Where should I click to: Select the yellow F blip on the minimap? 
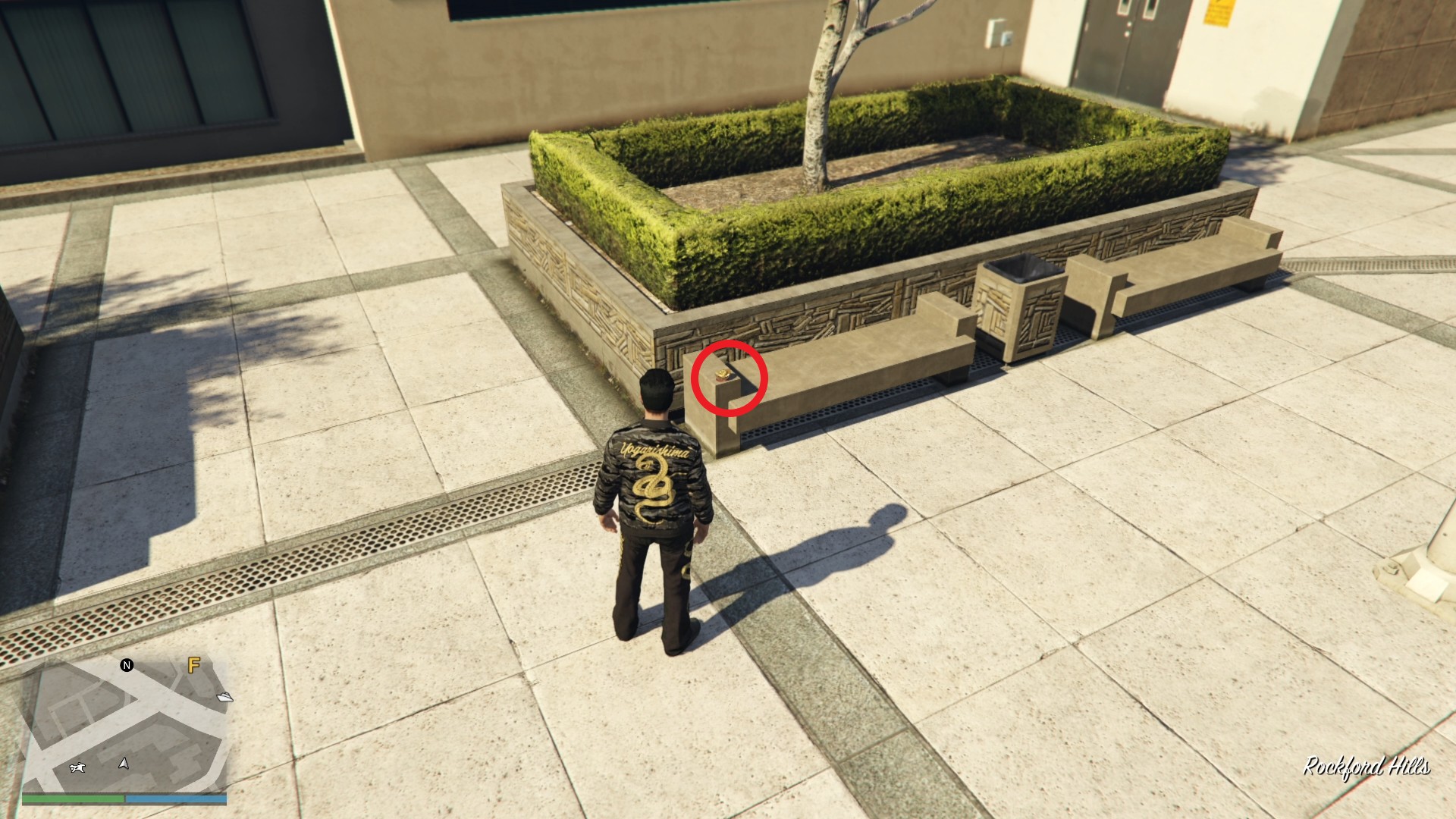(193, 665)
